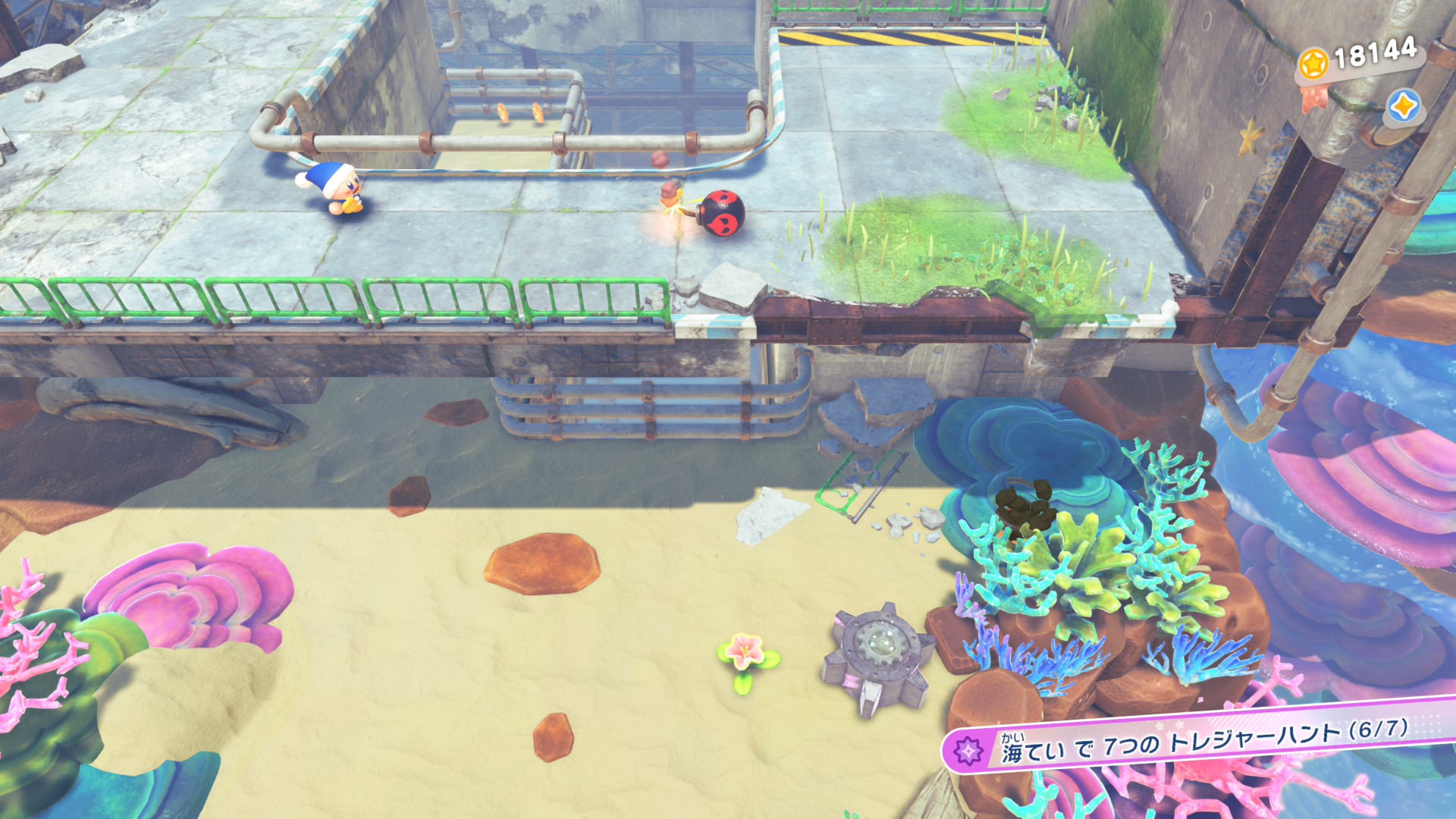This screenshot has height=819, width=1456.
Task: Click the purple flower mission emblem
Action: [968, 751]
